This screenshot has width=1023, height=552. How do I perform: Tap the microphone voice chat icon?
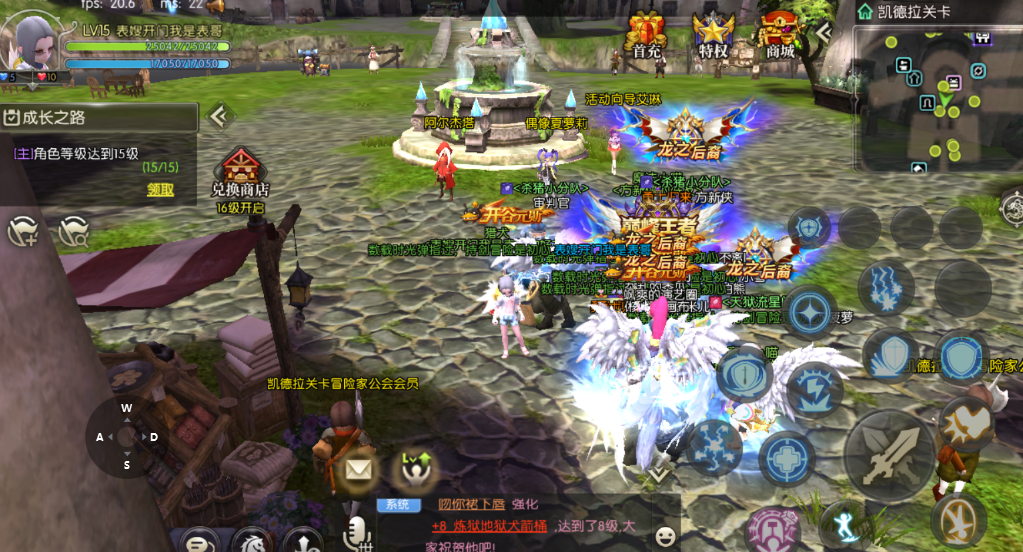pos(354,534)
